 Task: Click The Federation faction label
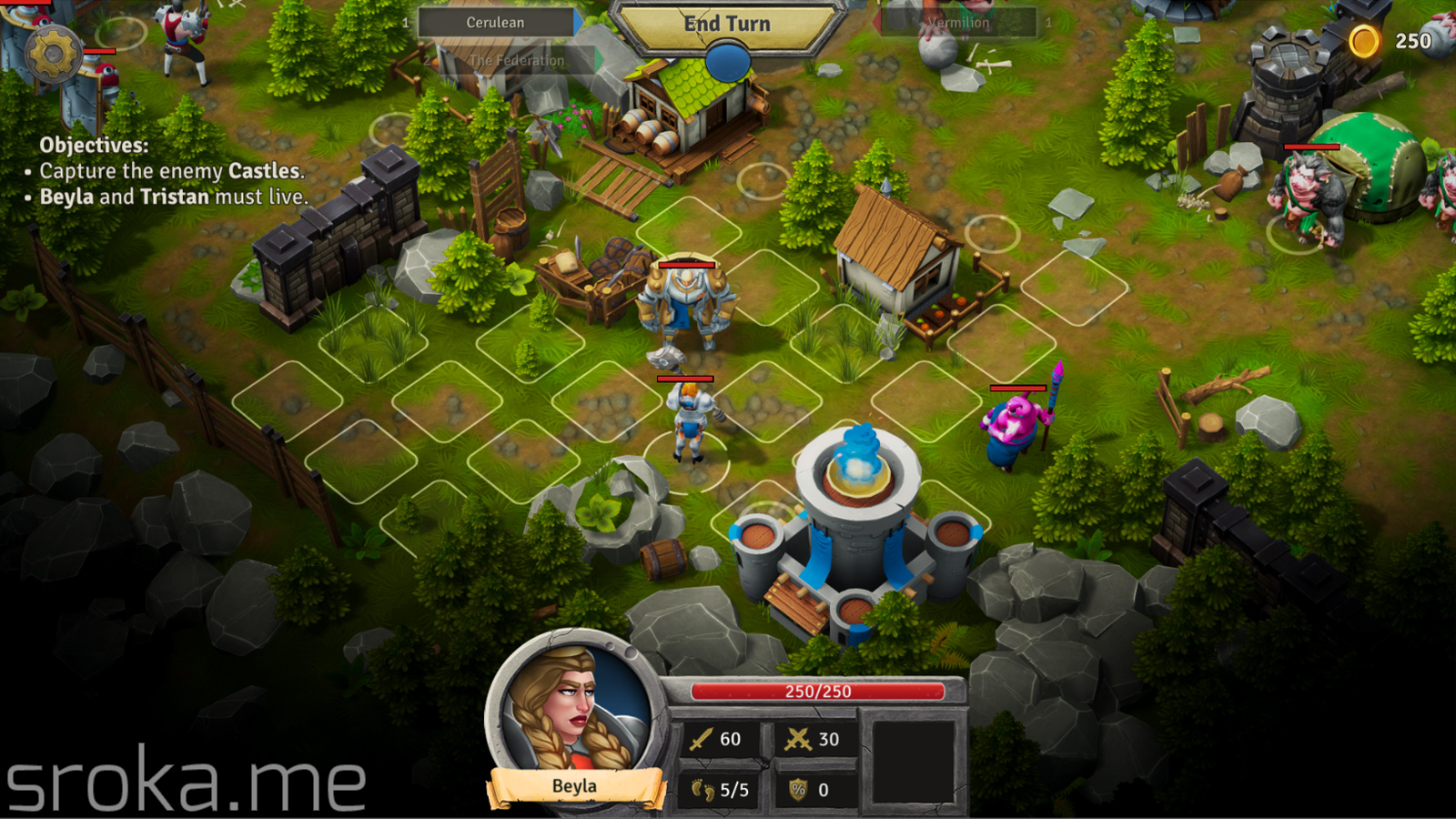coord(516,61)
